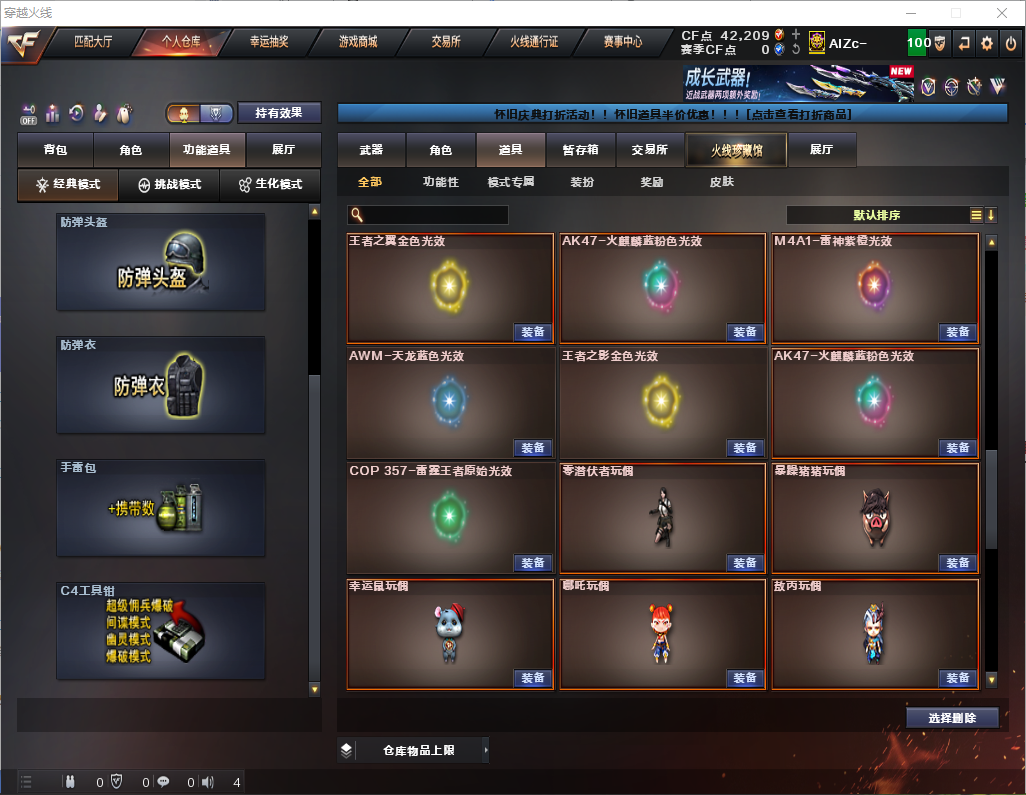The image size is (1026, 795).
Task: Choose the 防弹衣 body armor item
Action: tap(161, 385)
